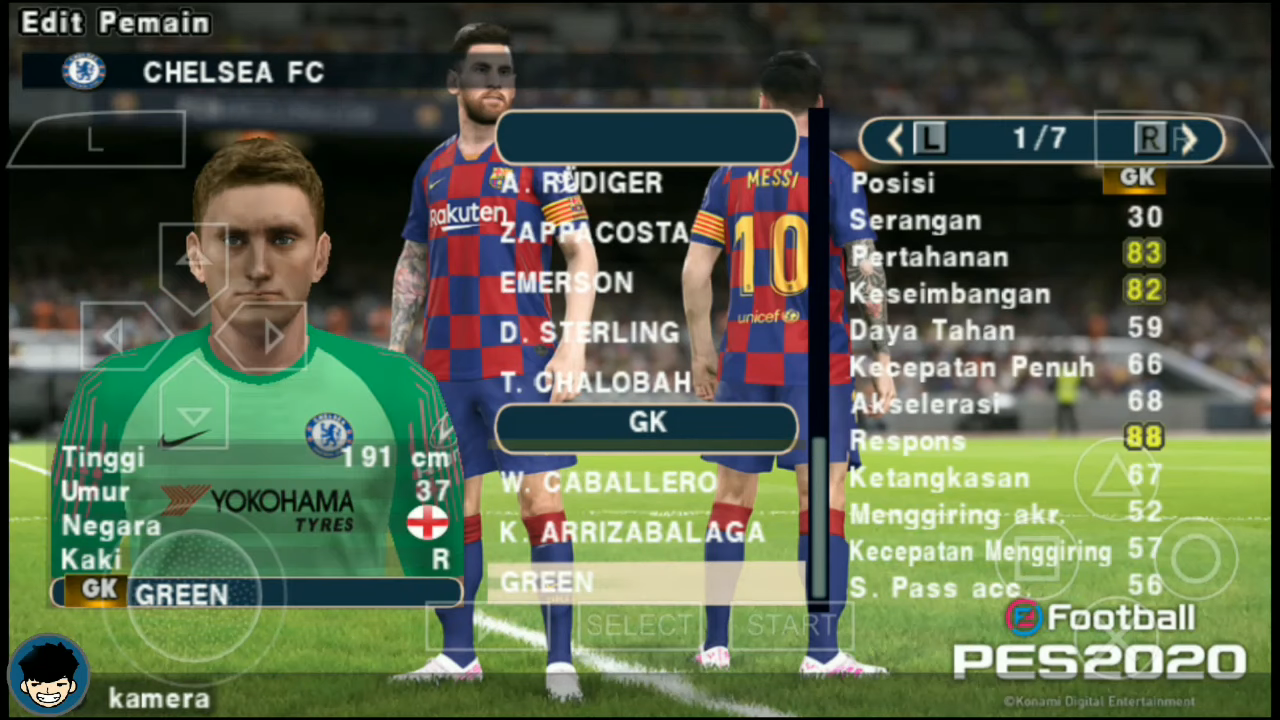Select A. Rüdiger in the player list
1280x720 pixels.
coord(582,183)
